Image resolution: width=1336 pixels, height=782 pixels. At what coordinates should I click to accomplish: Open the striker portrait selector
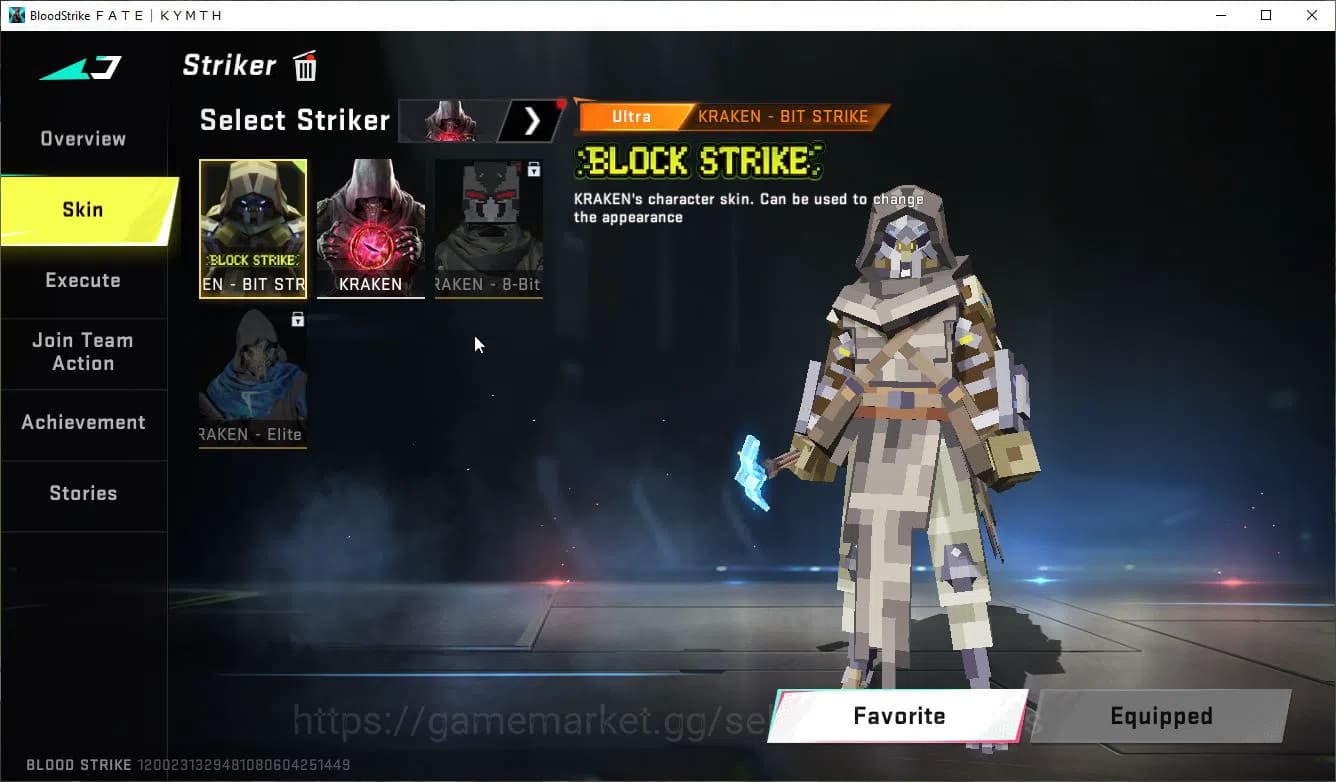(x=449, y=120)
